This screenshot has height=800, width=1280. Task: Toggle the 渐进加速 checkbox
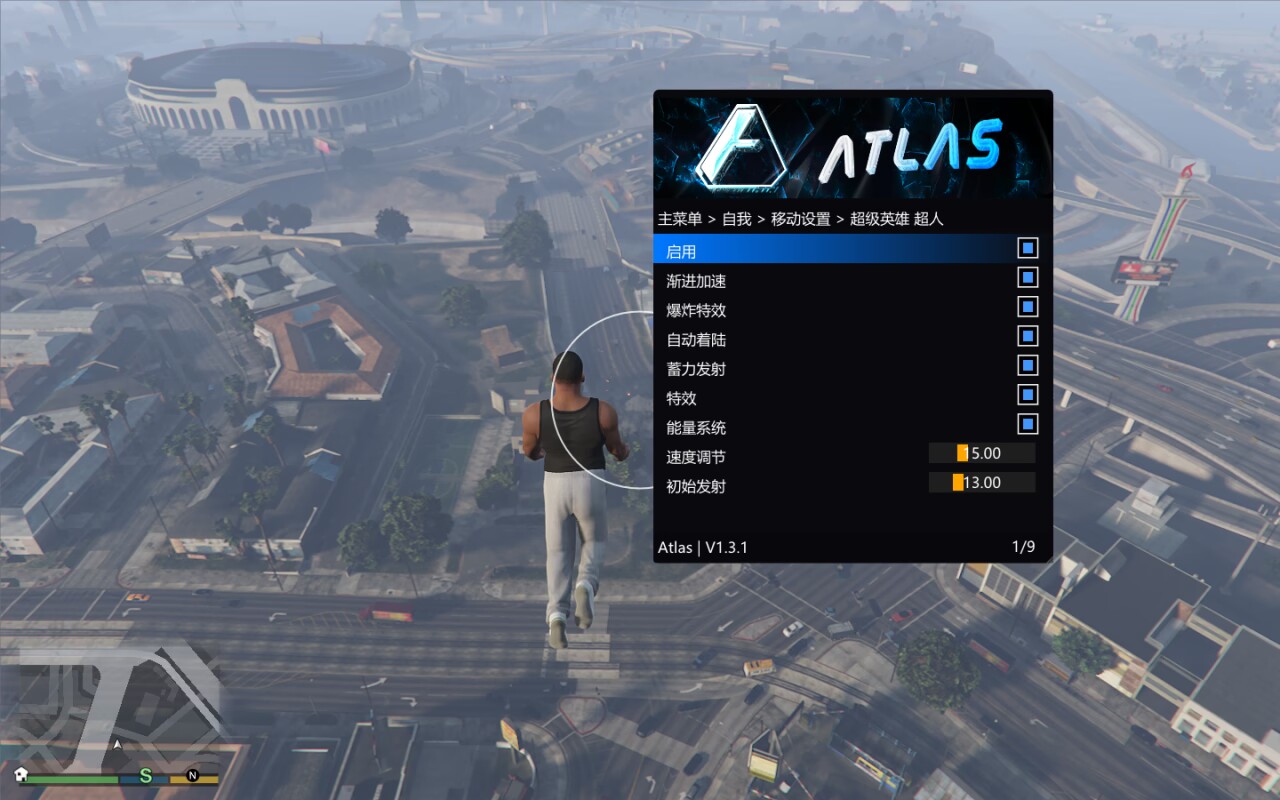[1028, 278]
